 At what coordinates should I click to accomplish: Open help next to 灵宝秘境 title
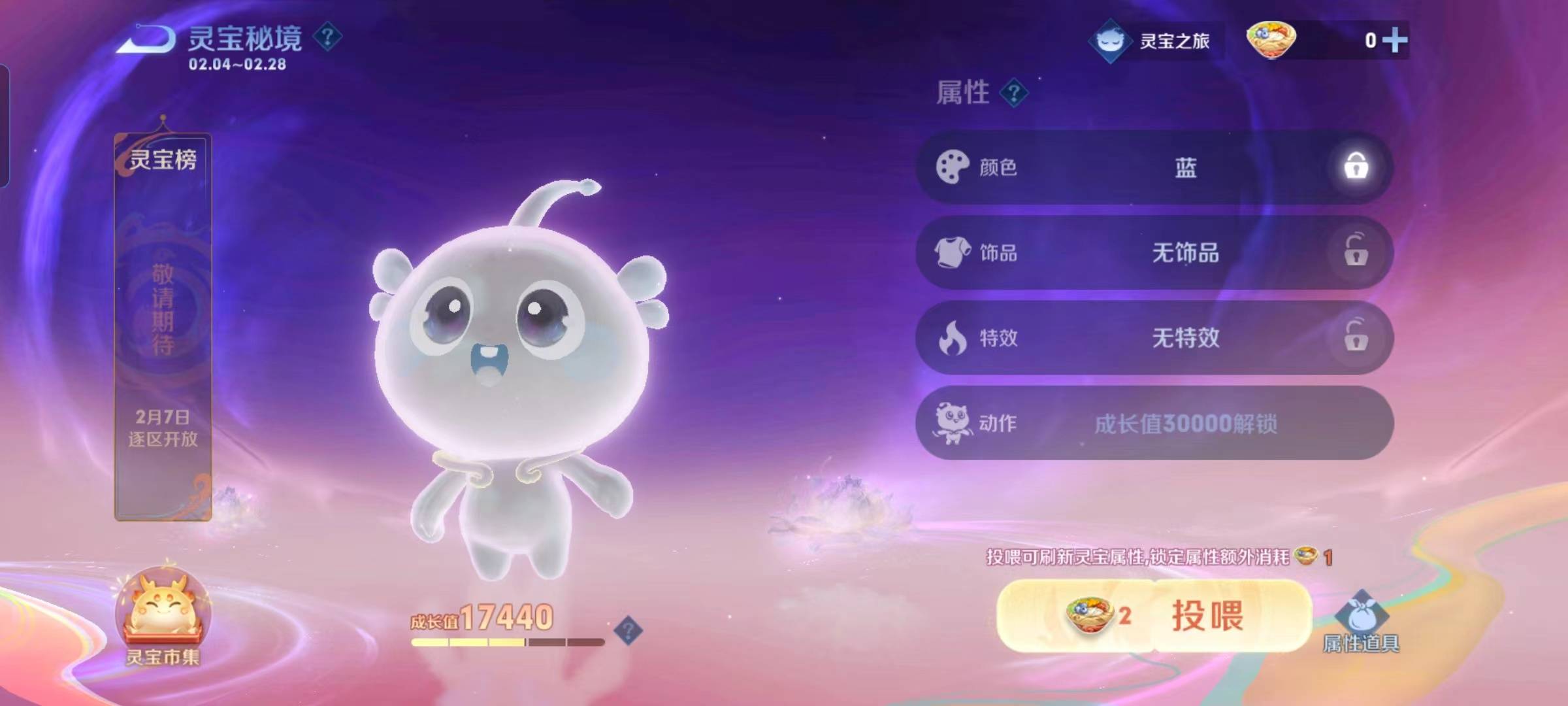point(327,37)
